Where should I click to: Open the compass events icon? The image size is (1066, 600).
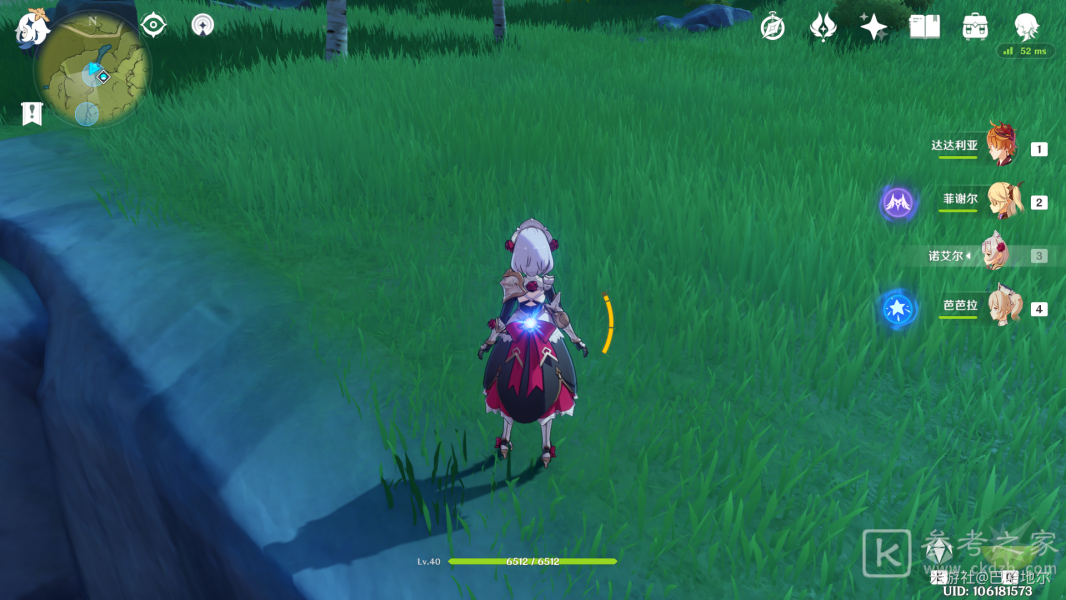coord(772,27)
